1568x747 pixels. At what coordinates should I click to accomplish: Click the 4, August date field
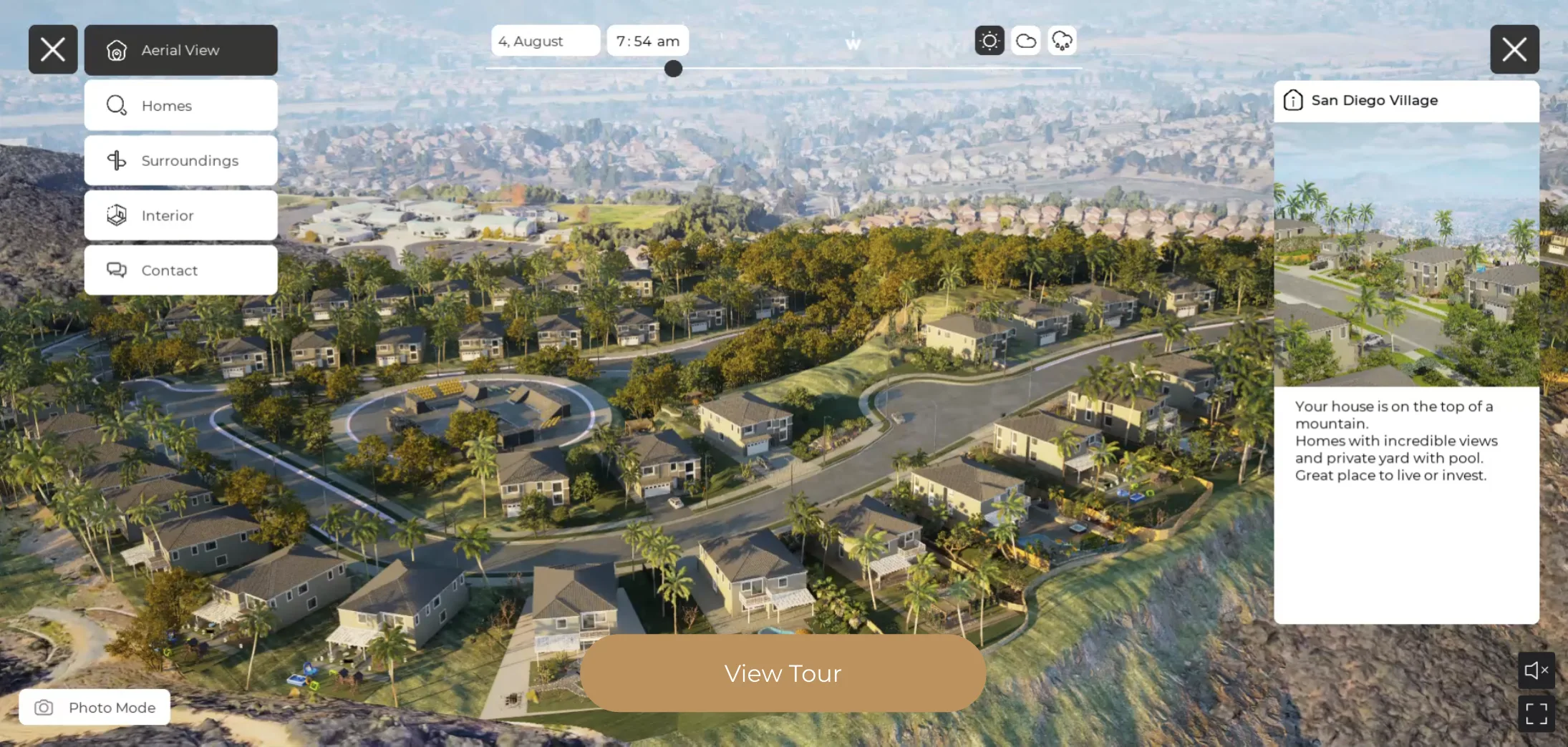(545, 41)
